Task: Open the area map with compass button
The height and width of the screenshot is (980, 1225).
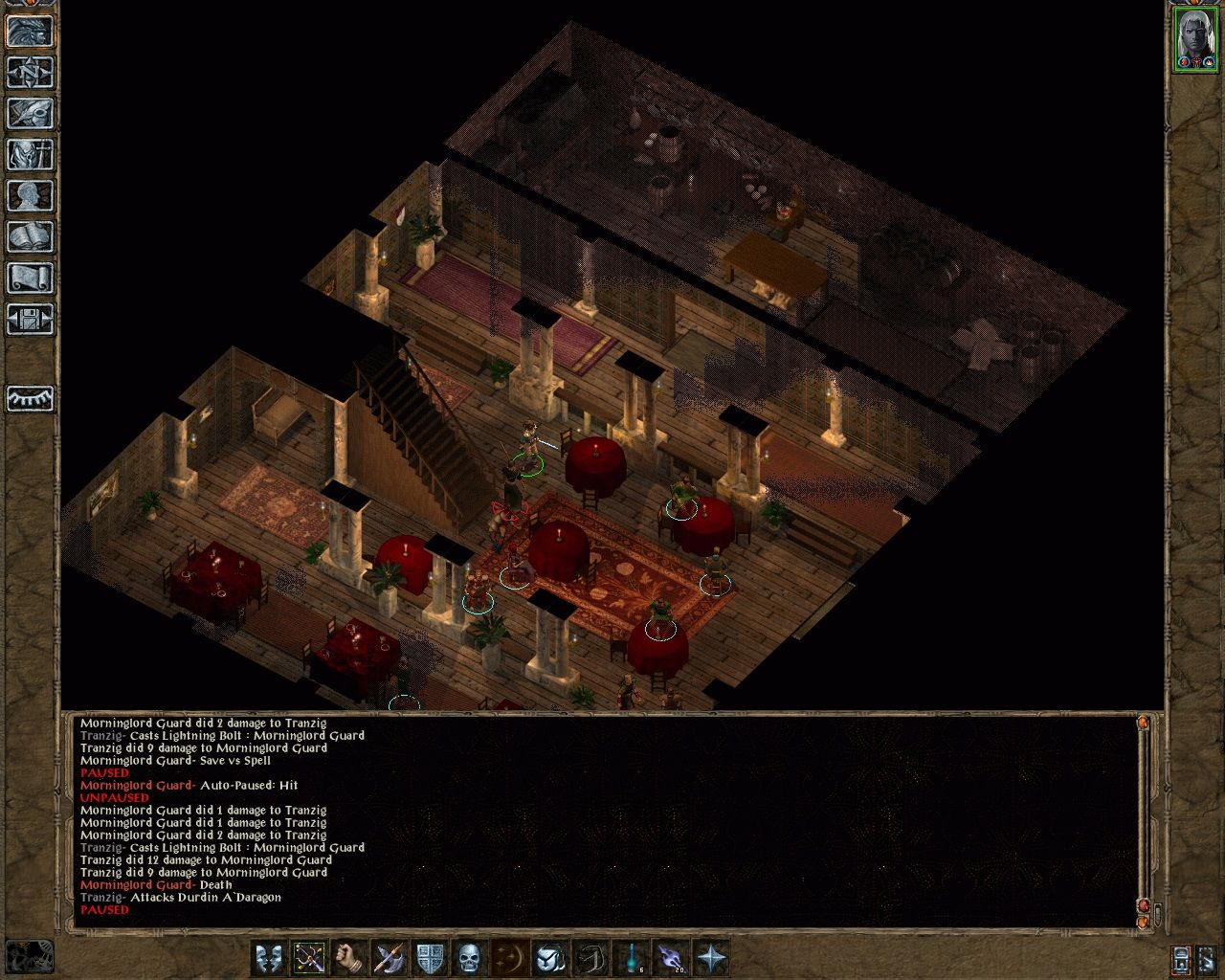Action: (30, 72)
